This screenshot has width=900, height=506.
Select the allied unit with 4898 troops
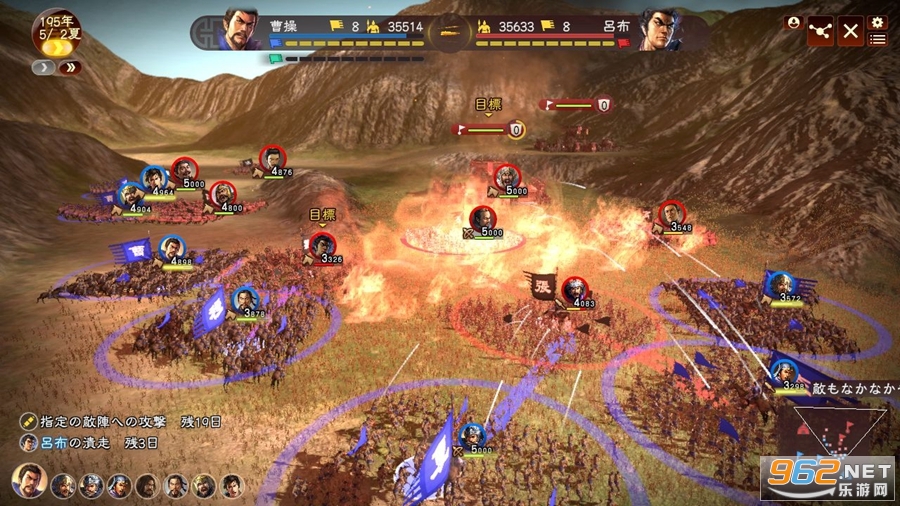tap(173, 247)
